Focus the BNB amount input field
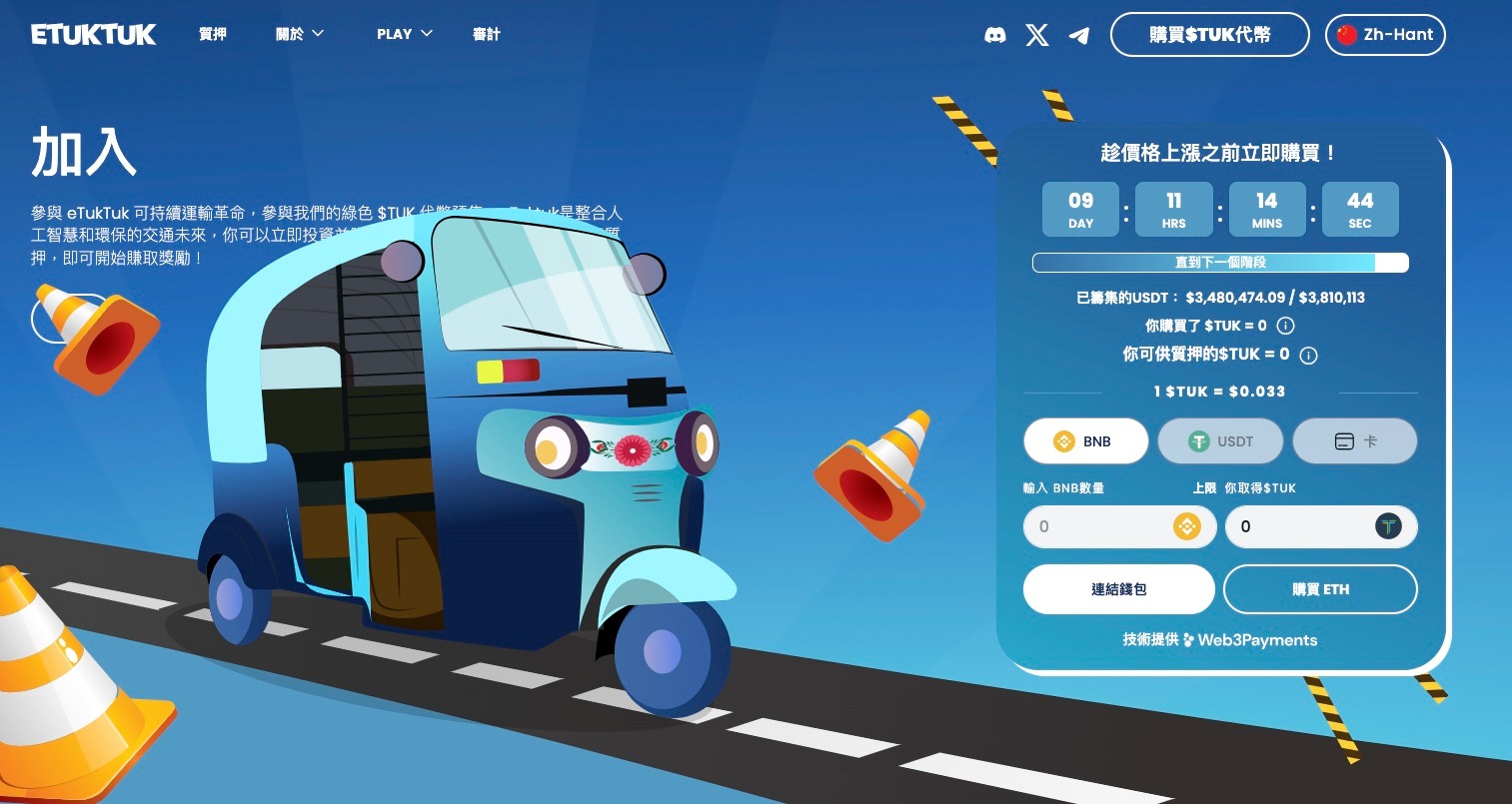 (1099, 526)
